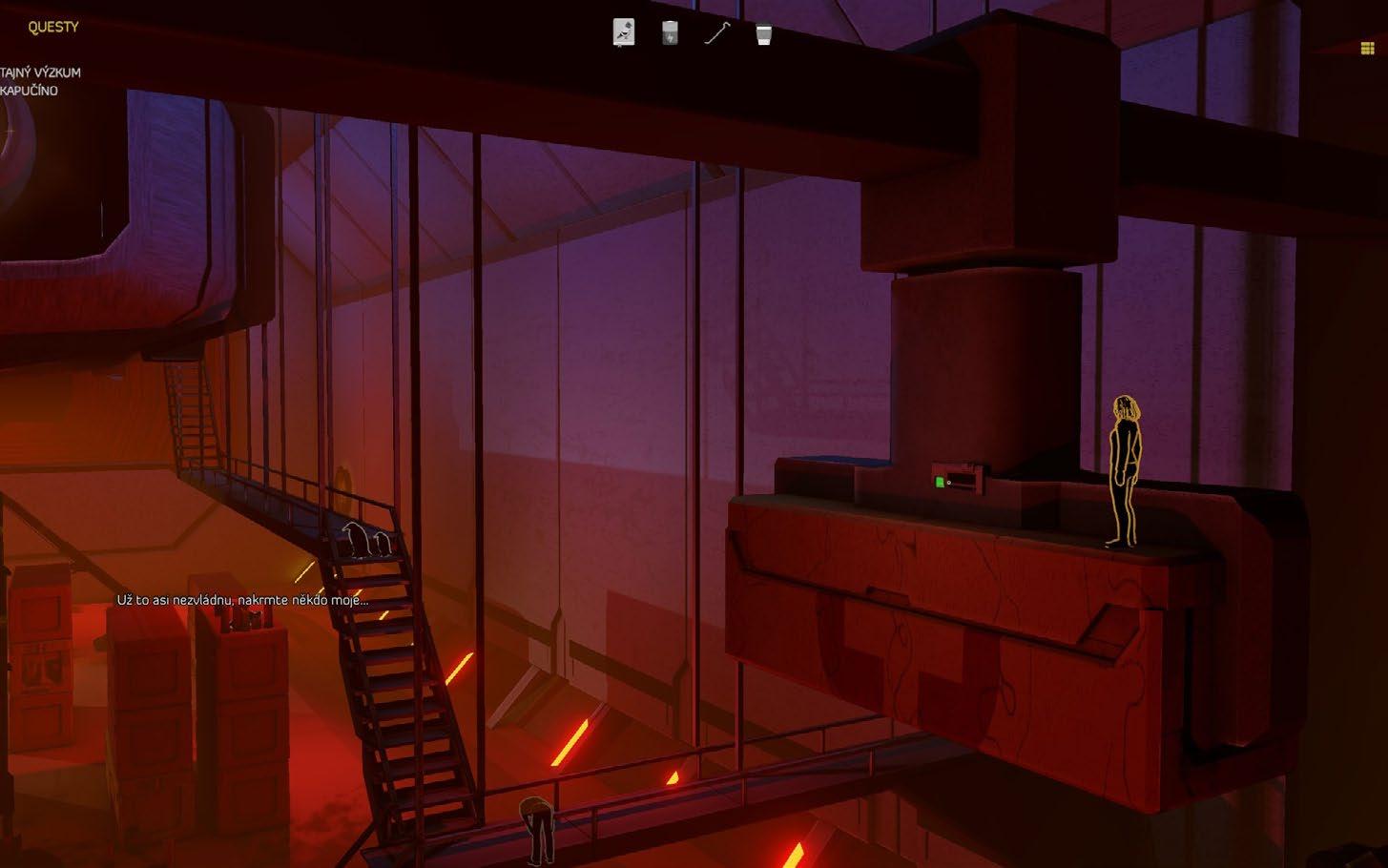This screenshot has width=1388, height=868.
Task: Select the coffee cup inventory item
Action: 763,34
